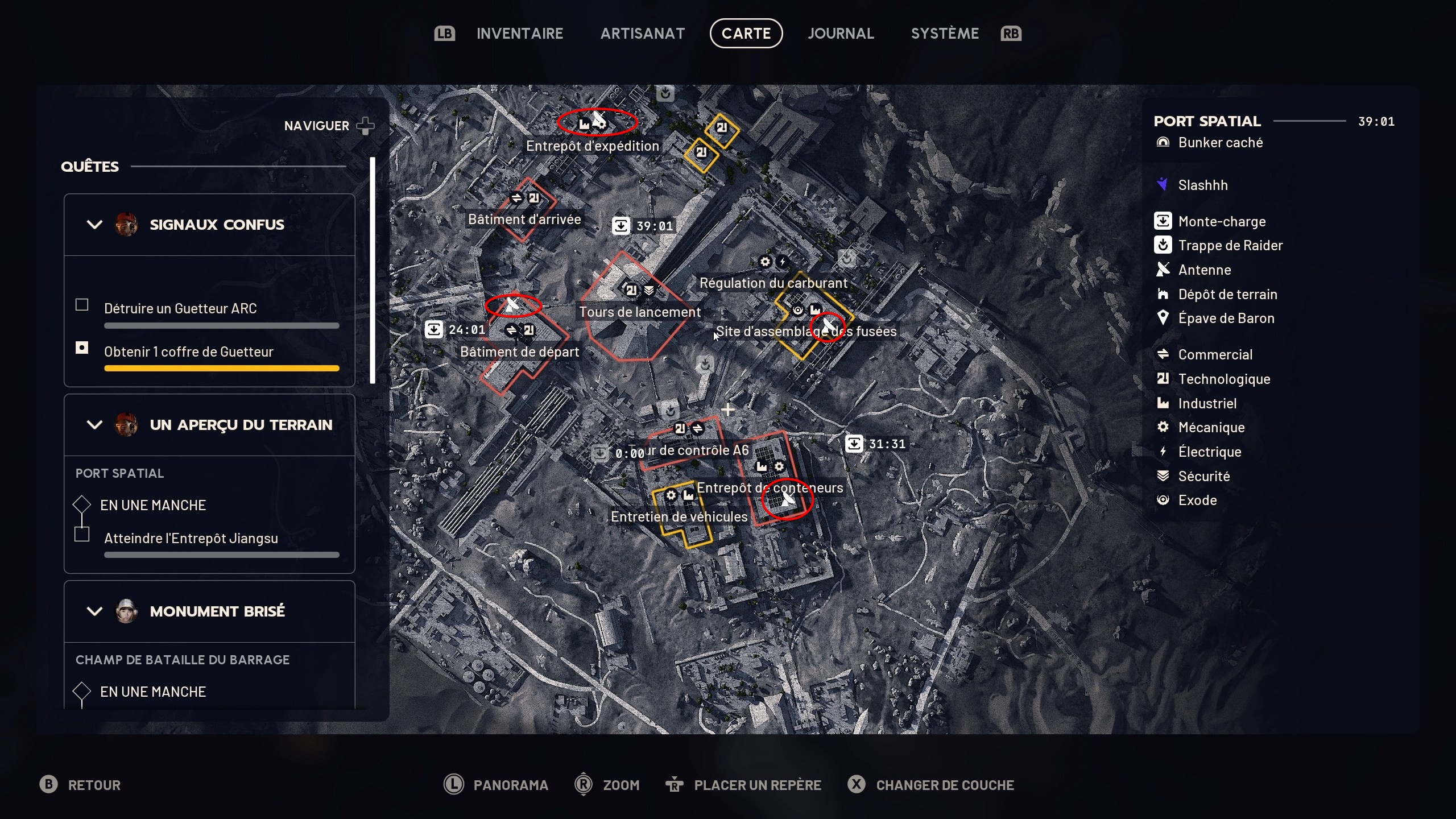The height and width of the screenshot is (819, 1456).
Task: Toggle the Obtenir 1 coffre de Guetteur checkbox
Action: click(82, 348)
